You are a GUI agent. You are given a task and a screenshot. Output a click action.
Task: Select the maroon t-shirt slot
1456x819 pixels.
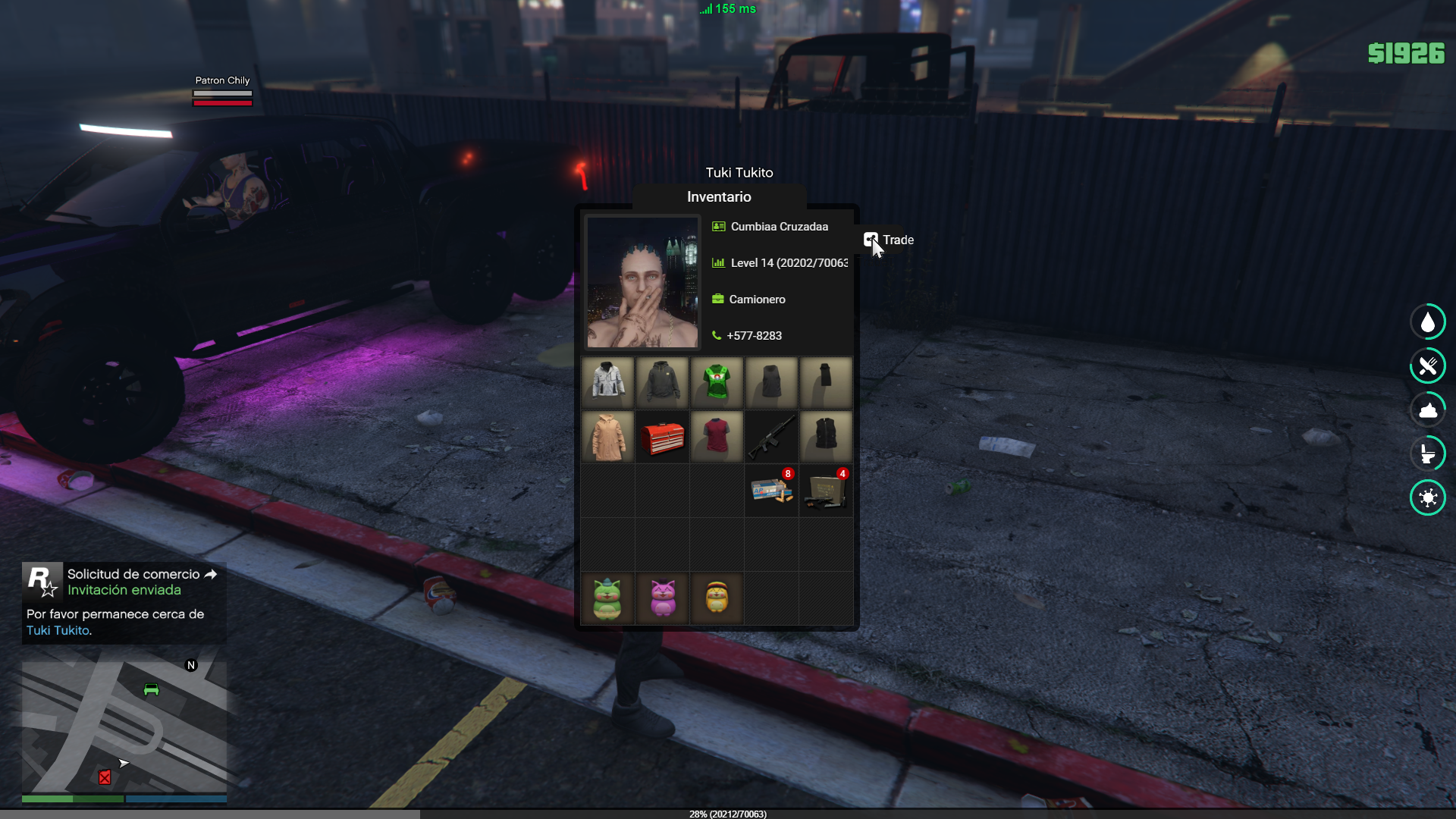tap(717, 437)
